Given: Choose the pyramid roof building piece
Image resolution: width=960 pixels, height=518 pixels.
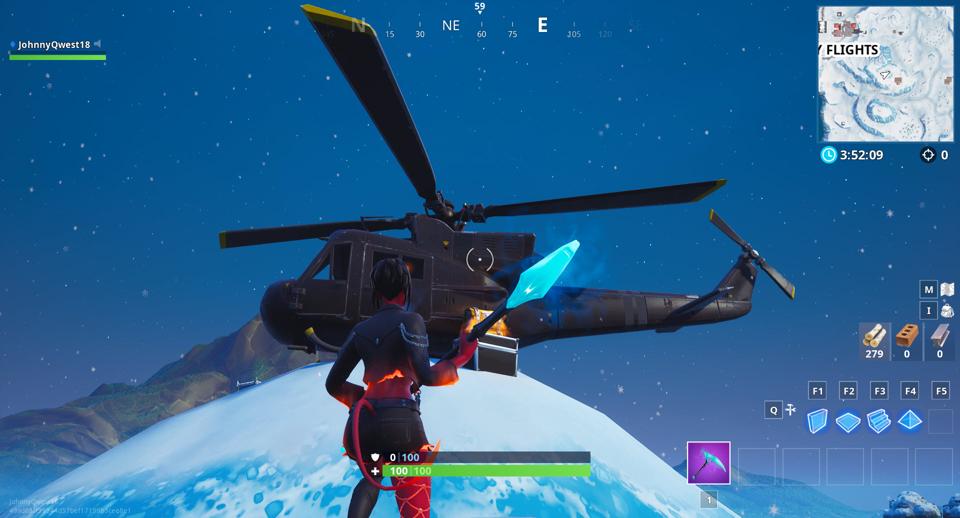Looking at the screenshot, I should (x=909, y=421).
